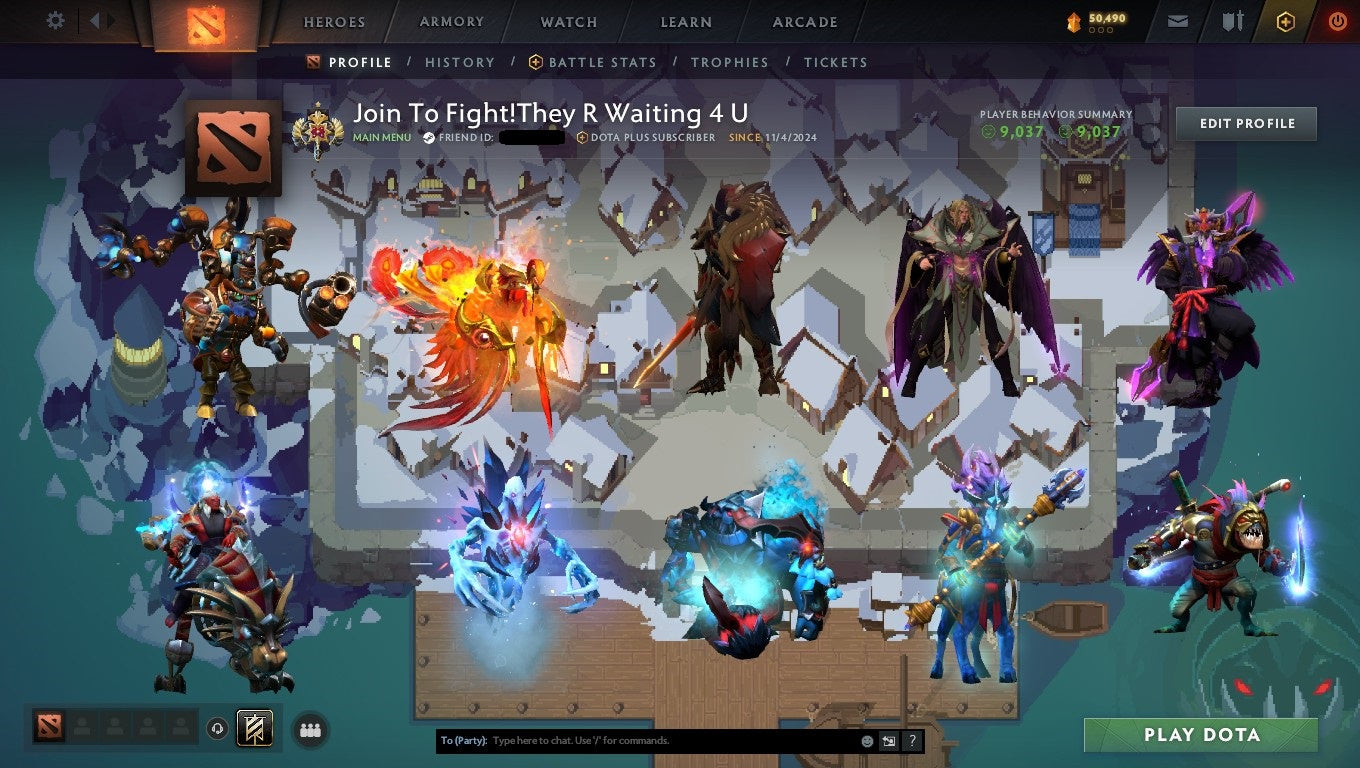Open the friends list people icon
Screen dimensions: 1360x768
pos(309,730)
